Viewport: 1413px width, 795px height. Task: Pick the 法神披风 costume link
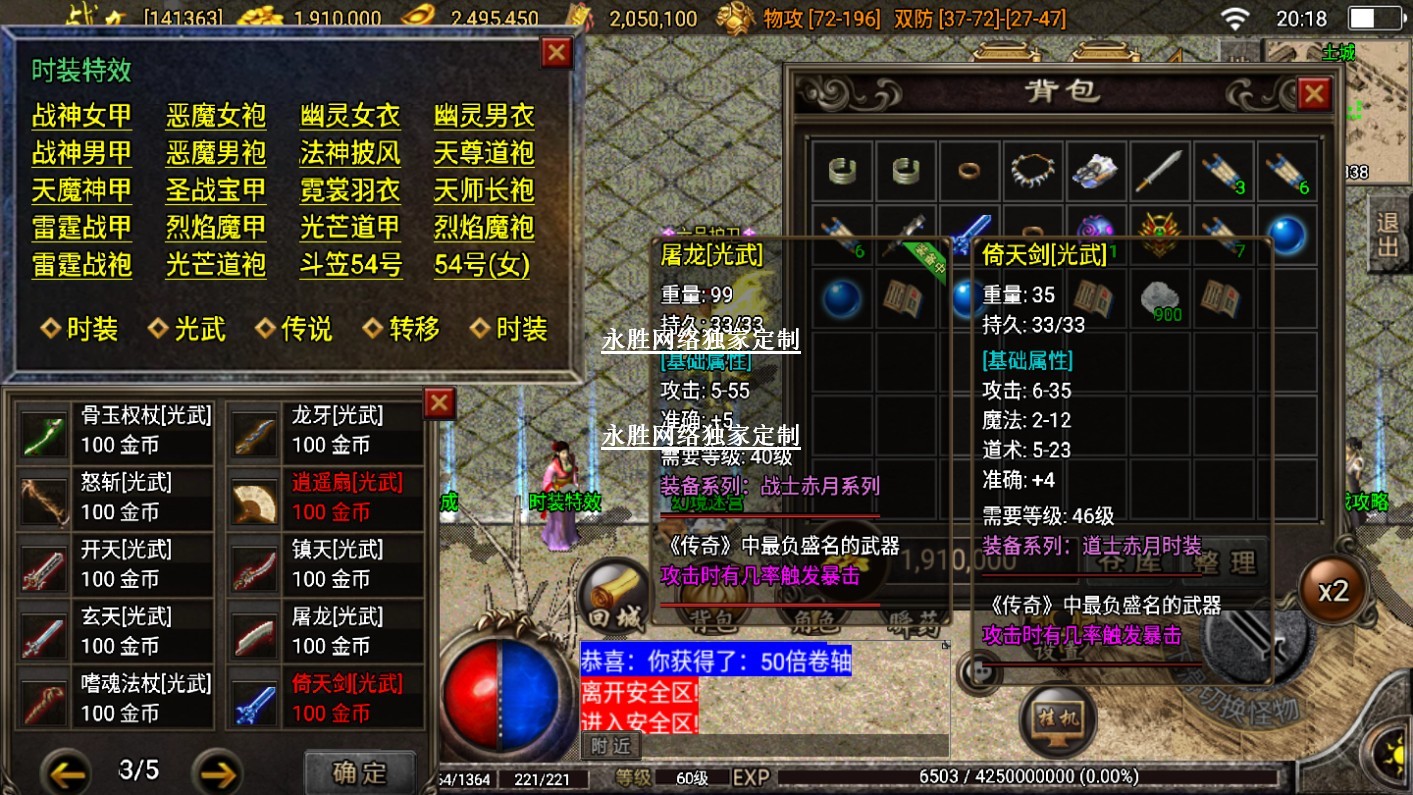pyautogui.click(x=349, y=153)
